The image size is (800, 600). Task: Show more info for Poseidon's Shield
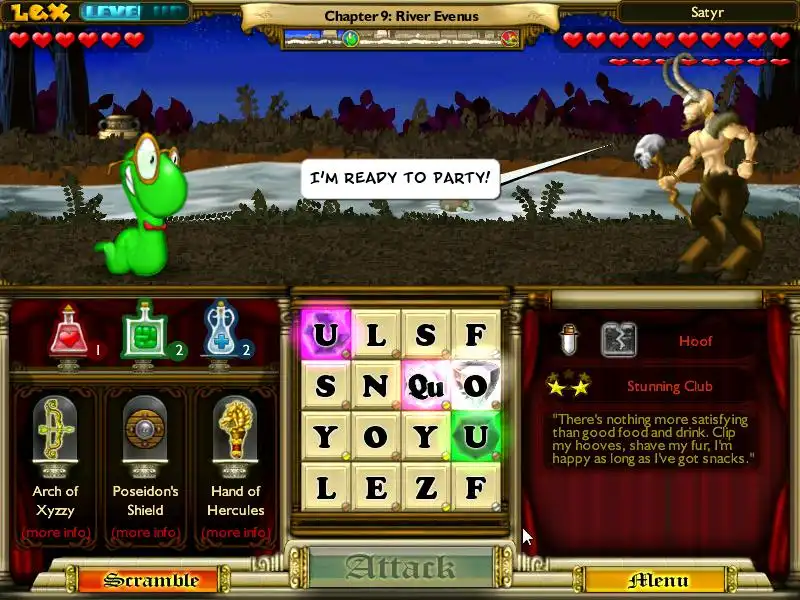pos(145,532)
